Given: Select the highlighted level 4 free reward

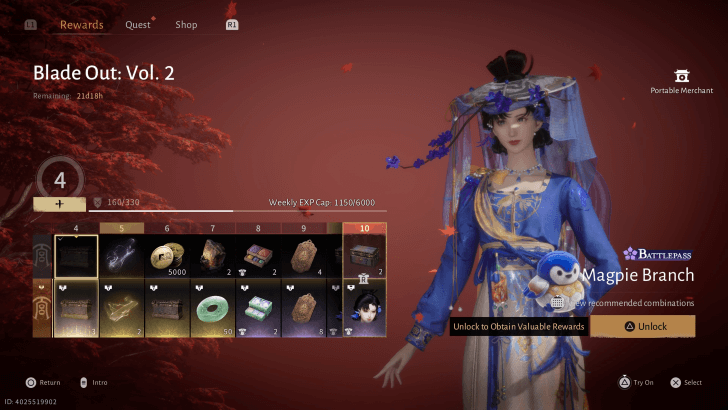Looking at the screenshot, I should (76, 257).
